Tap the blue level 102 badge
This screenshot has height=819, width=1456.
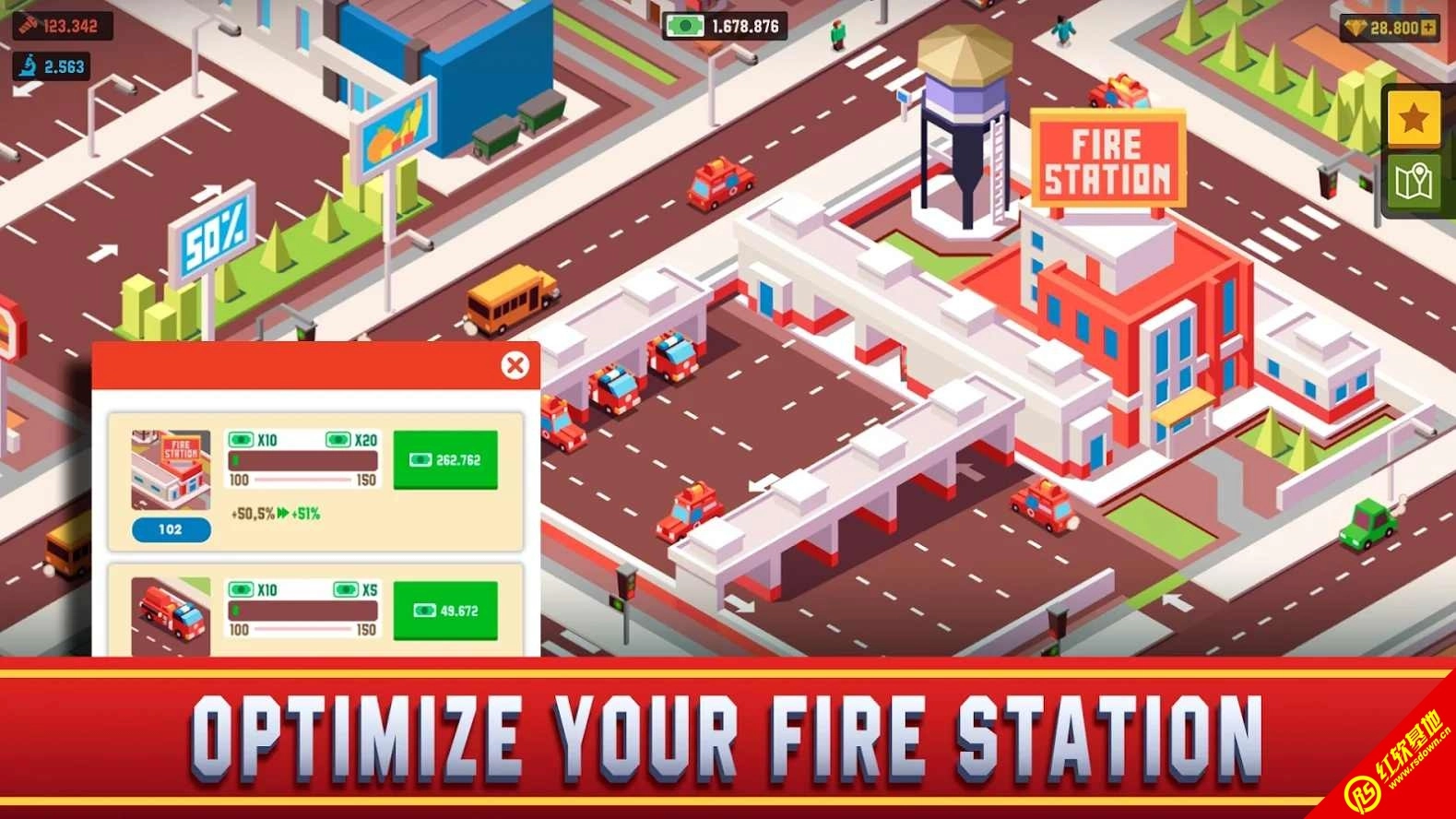[x=170, y=529]
